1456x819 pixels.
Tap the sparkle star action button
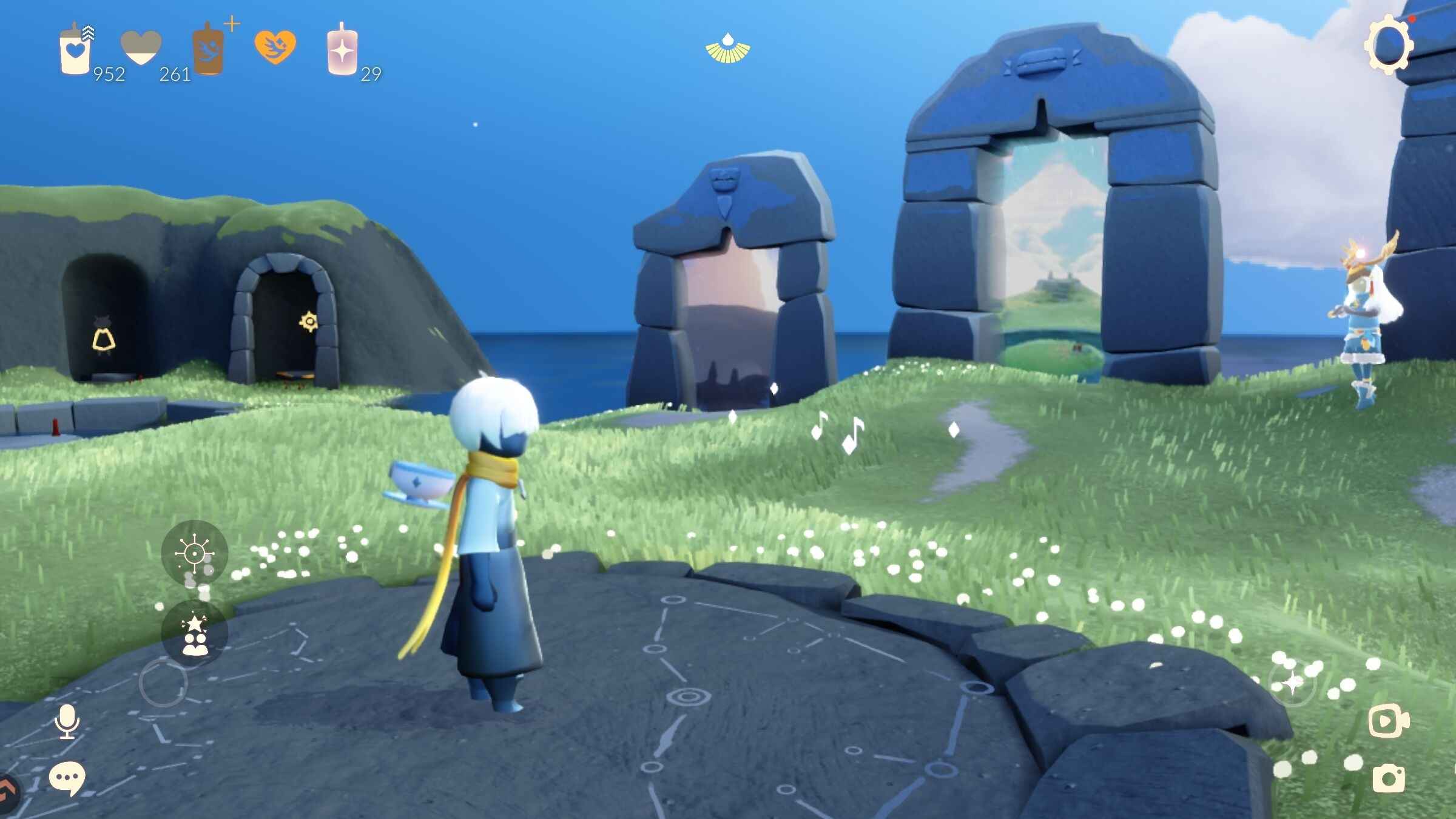click(x=1292, y=683)
